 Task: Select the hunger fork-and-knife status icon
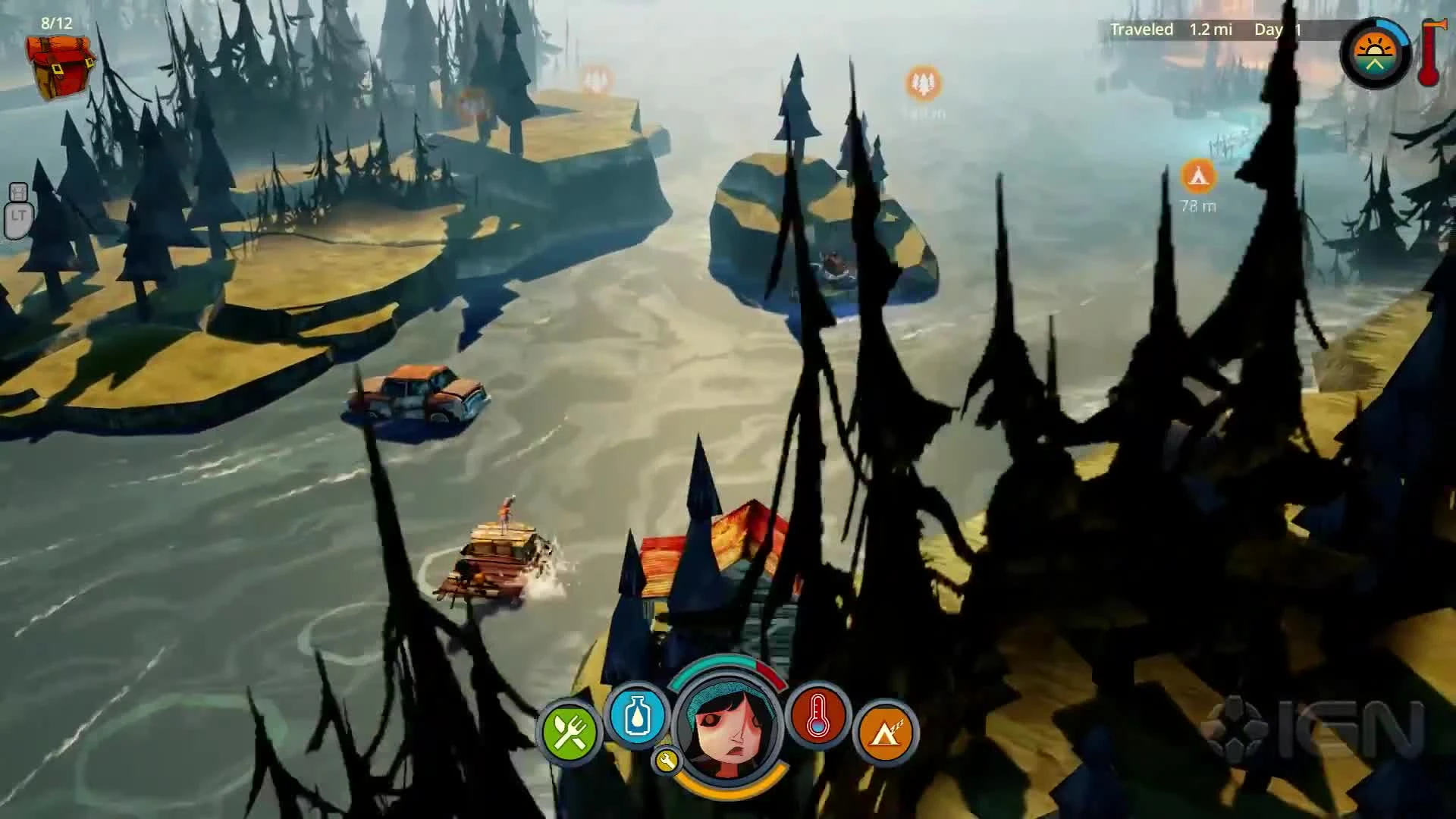570,730
